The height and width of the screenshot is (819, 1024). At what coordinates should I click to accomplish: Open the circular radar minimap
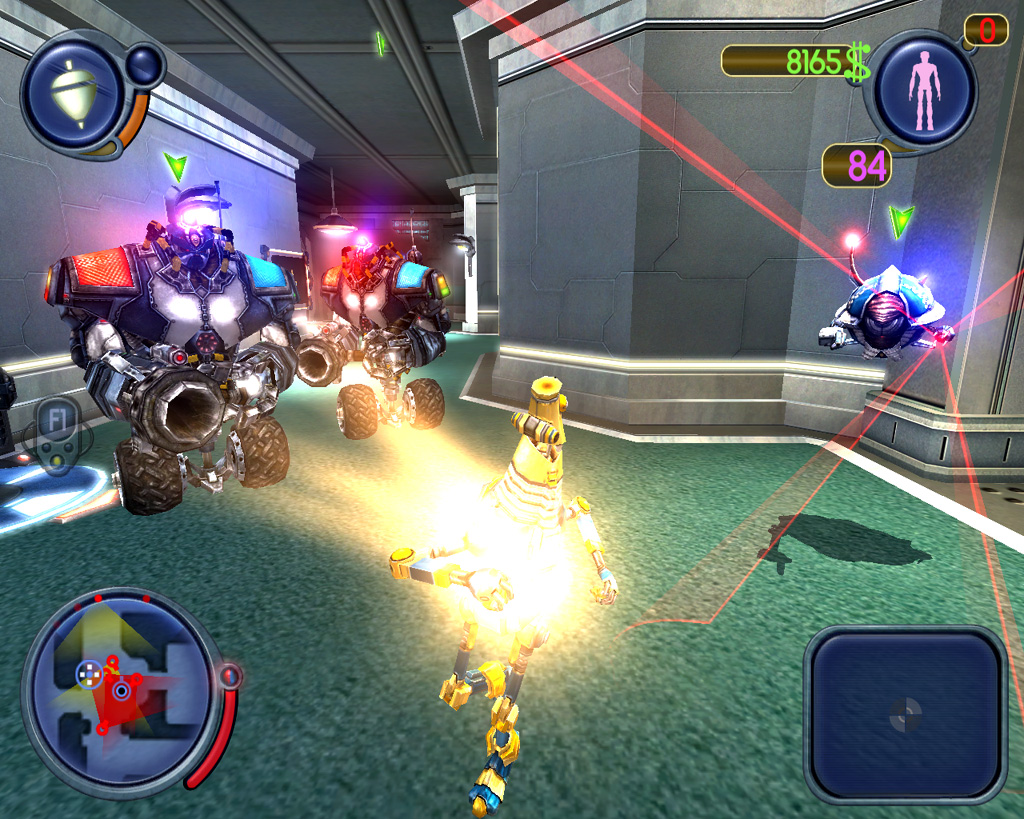pyautogui.click(x=120, y=690)
